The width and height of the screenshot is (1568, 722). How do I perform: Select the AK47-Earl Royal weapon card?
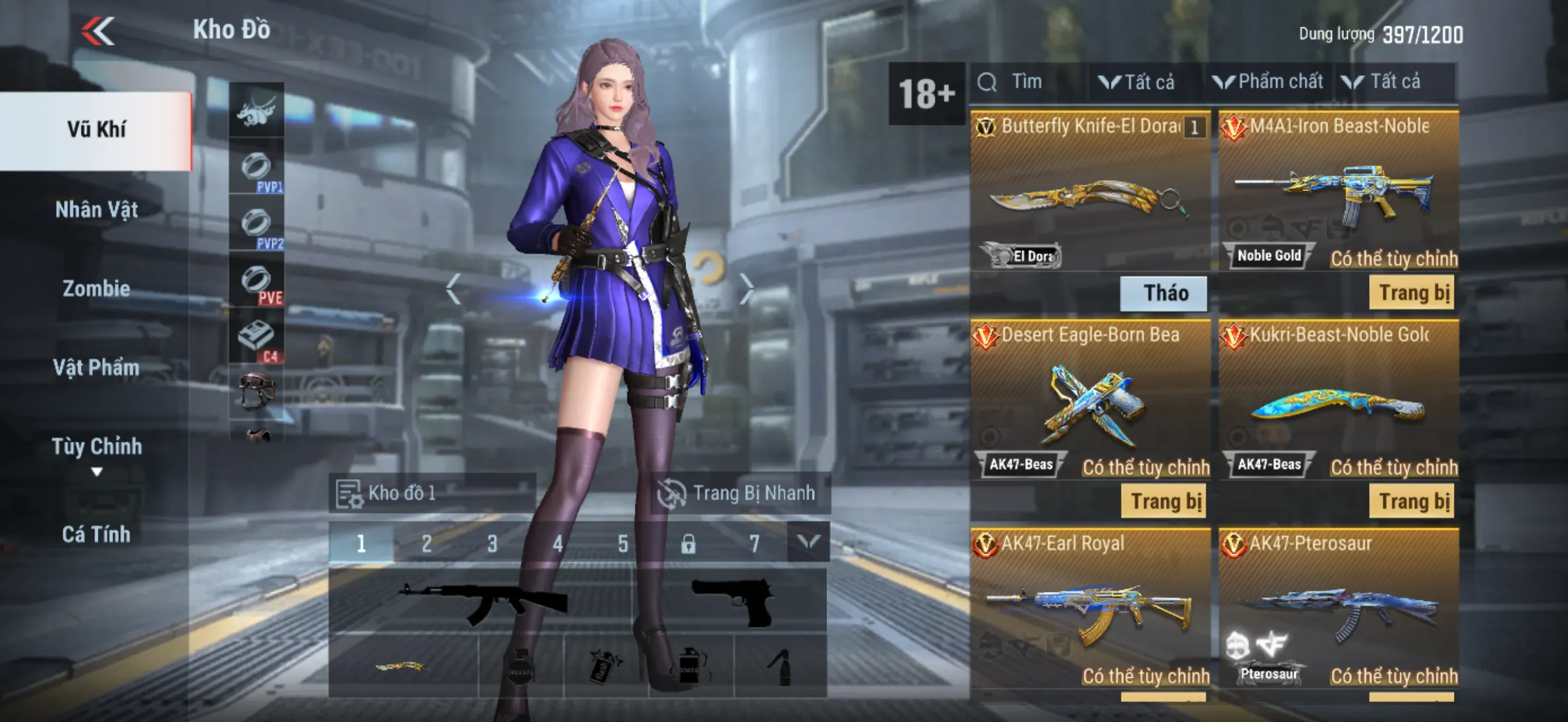coord(1090,609)
